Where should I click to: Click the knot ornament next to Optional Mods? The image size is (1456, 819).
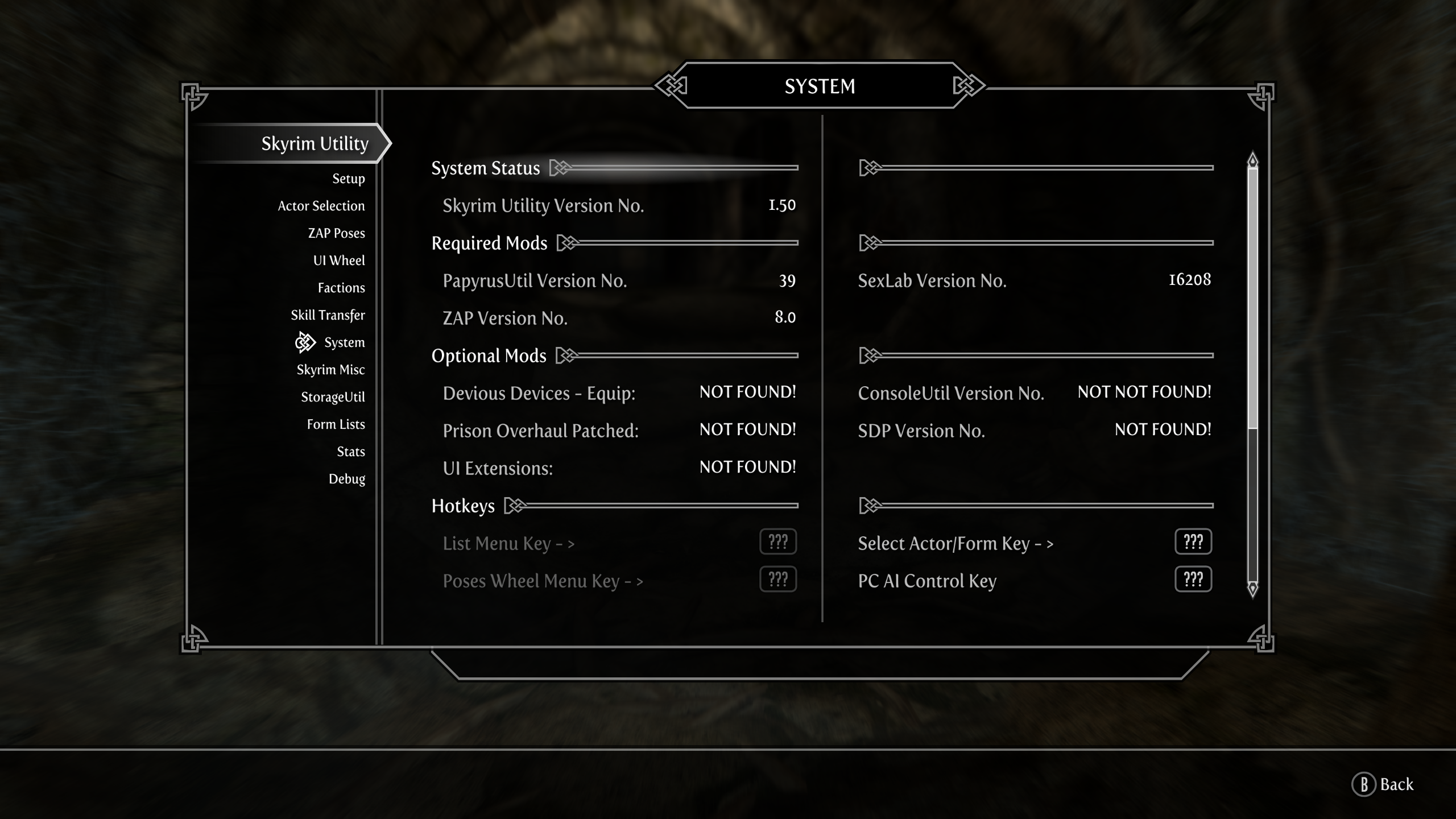[x=567, y=355]
